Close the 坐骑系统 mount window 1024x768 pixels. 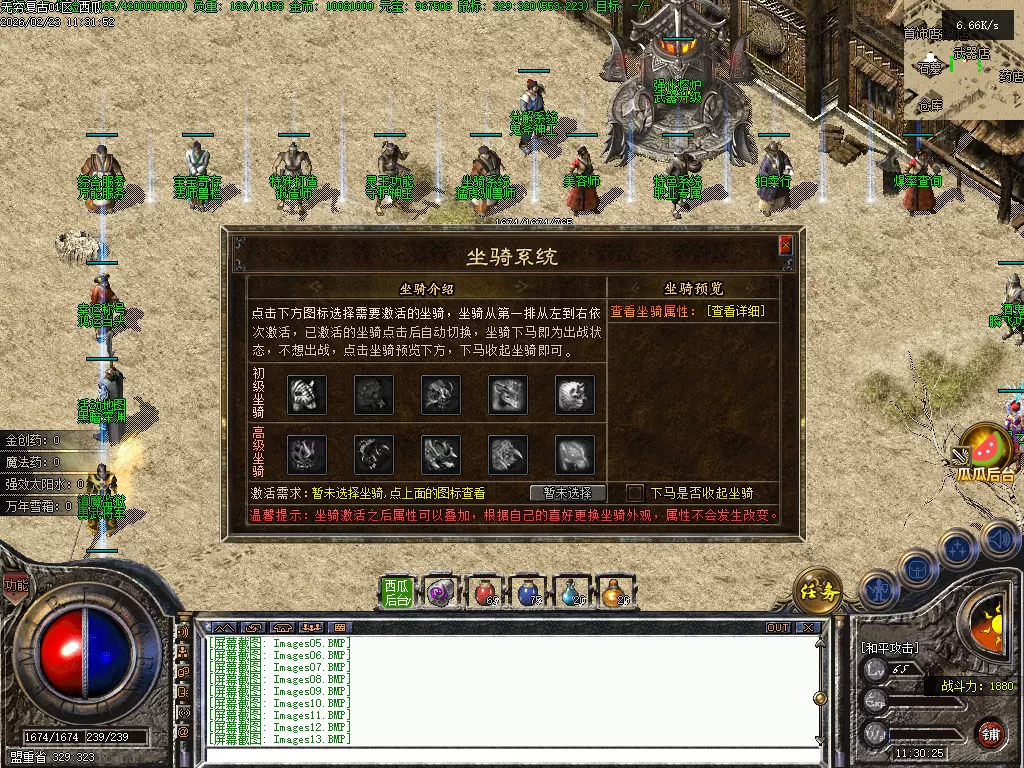[785, 245]
